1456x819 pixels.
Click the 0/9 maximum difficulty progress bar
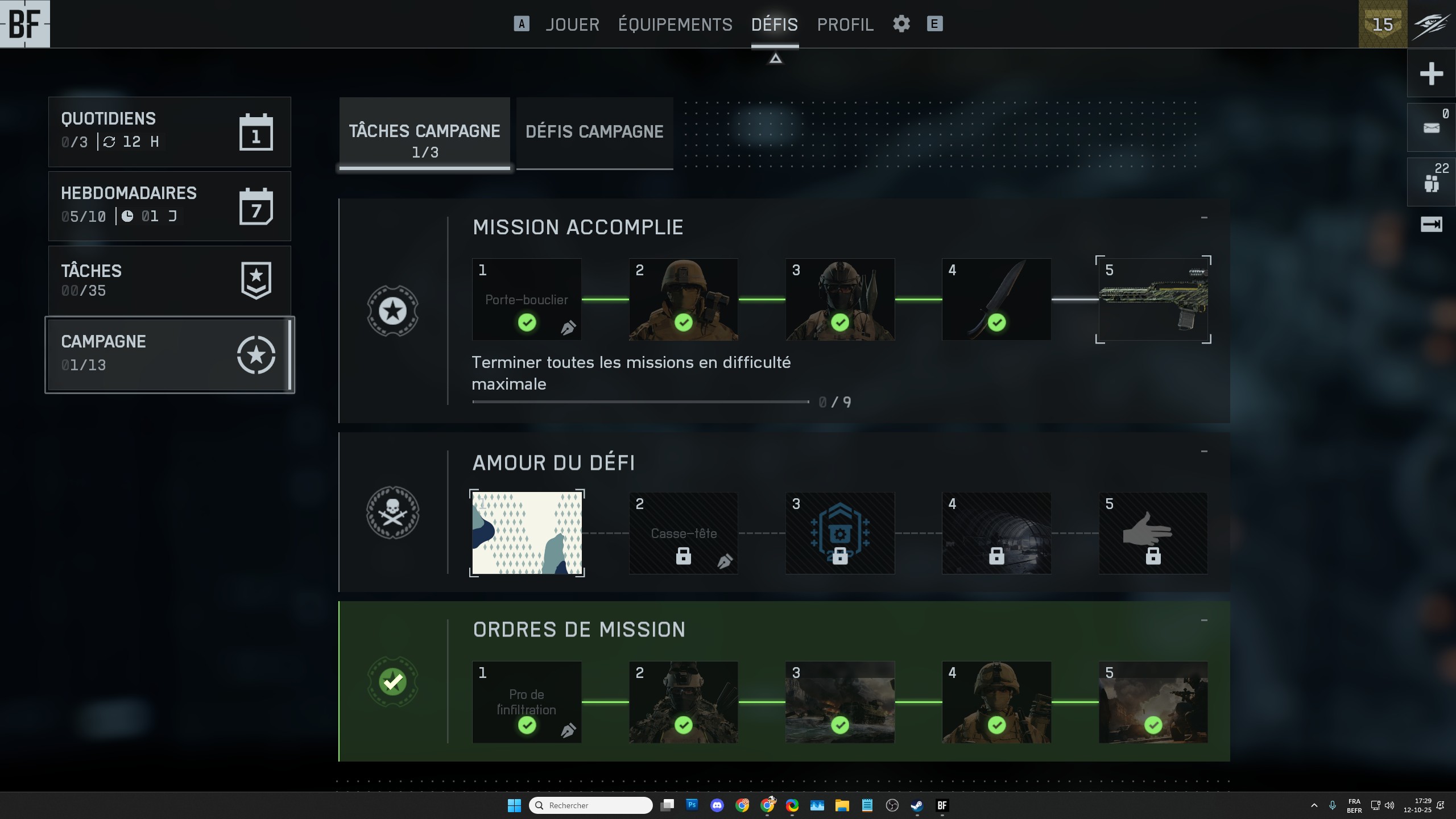[x=640, y=402]
